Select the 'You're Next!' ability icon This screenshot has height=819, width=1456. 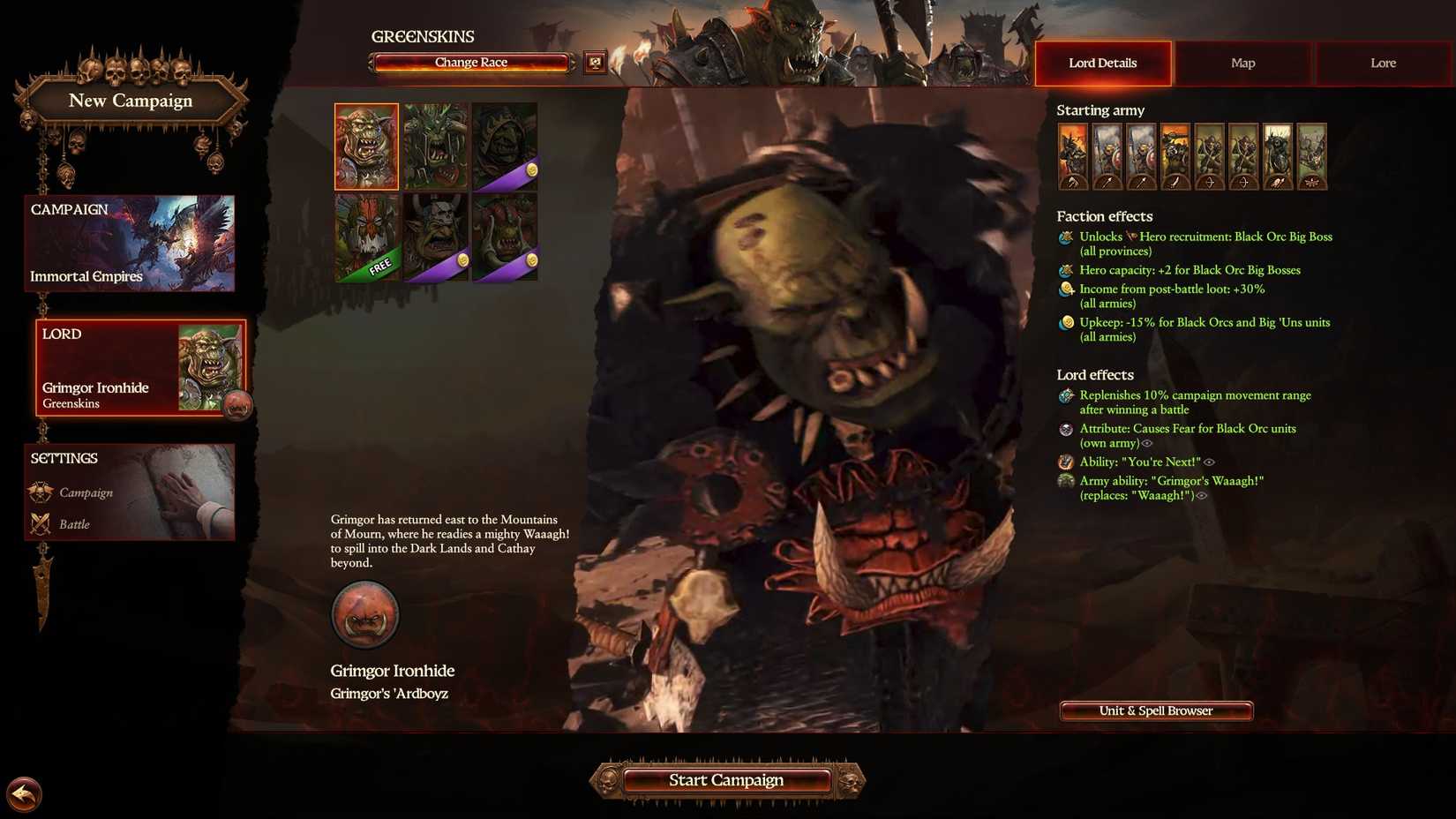1065,462
